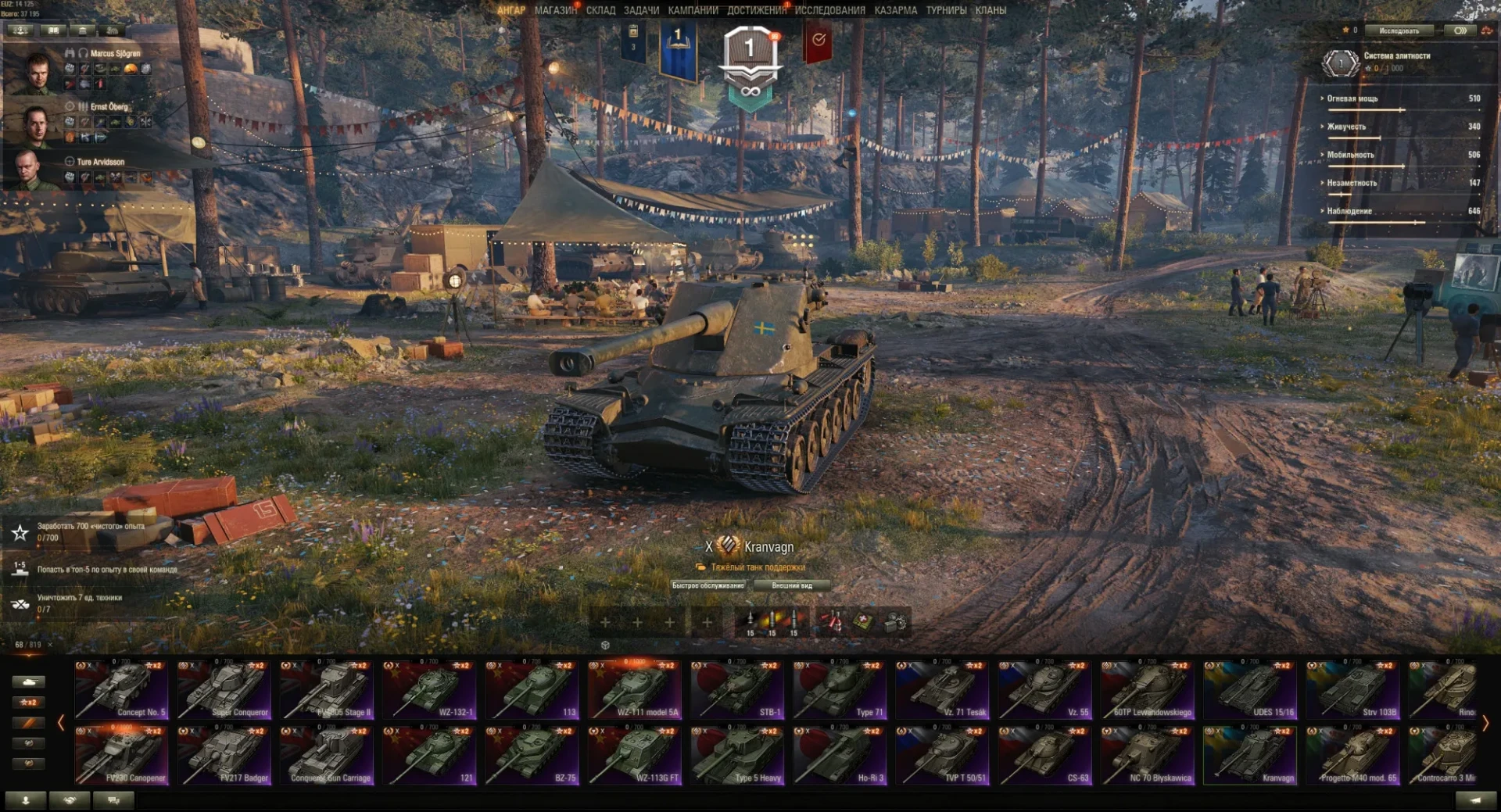Open the 700 experience mission tracker

[90, 531]
